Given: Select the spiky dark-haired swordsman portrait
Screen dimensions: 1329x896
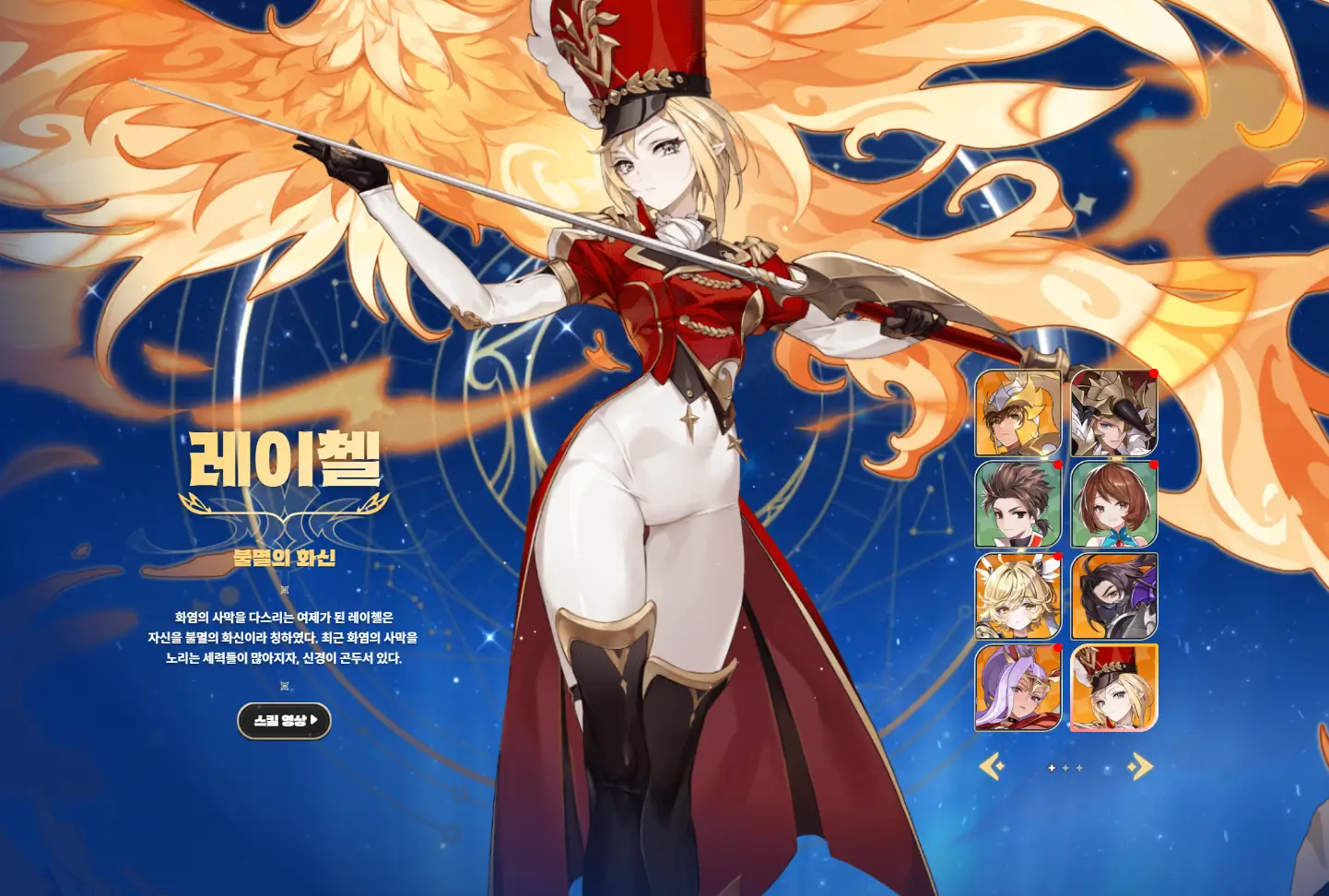Looking at the screenshot, I should (x=1018, y=505).
